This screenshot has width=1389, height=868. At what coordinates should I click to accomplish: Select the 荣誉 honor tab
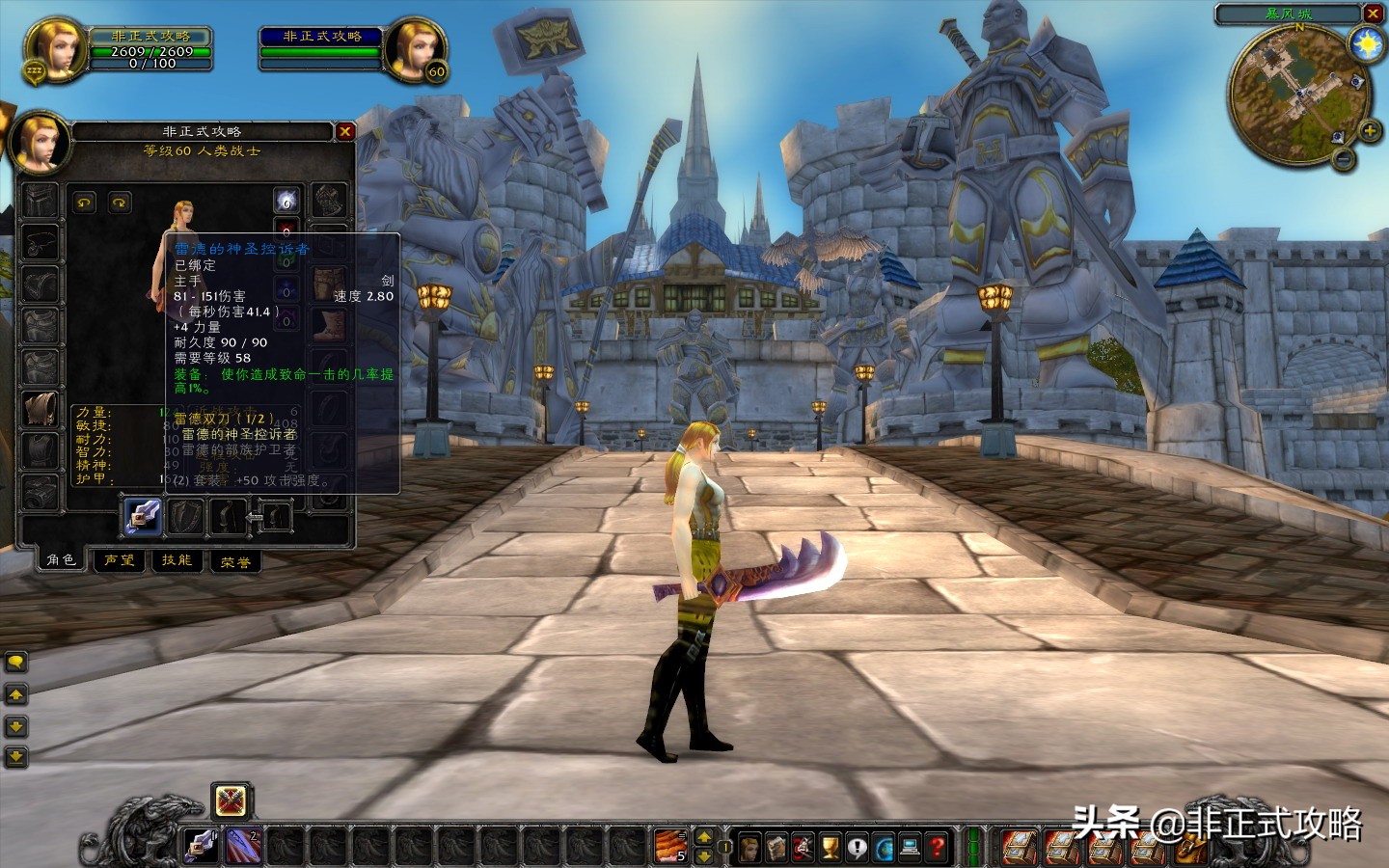pyautogui.click(x=235, y=561)
